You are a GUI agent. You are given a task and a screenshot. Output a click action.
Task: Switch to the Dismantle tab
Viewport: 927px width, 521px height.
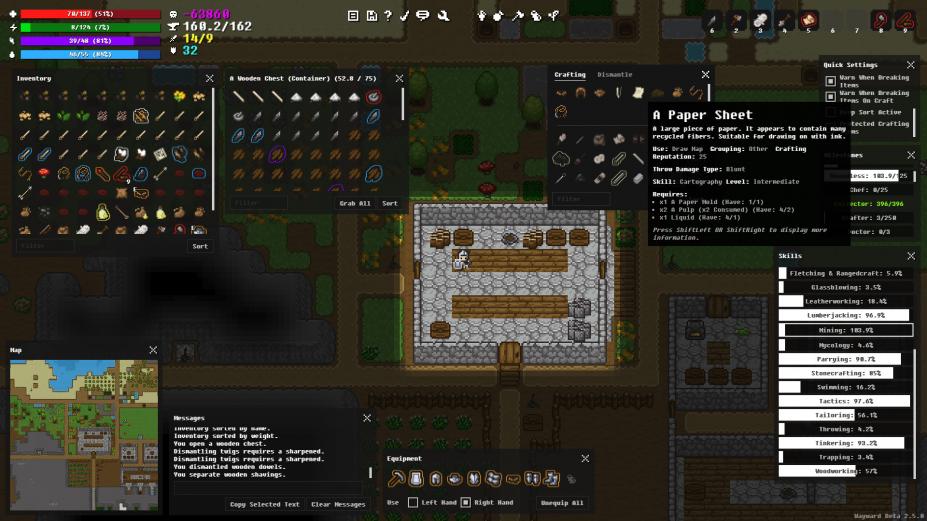pyautogui.click(x=614, y=75)
